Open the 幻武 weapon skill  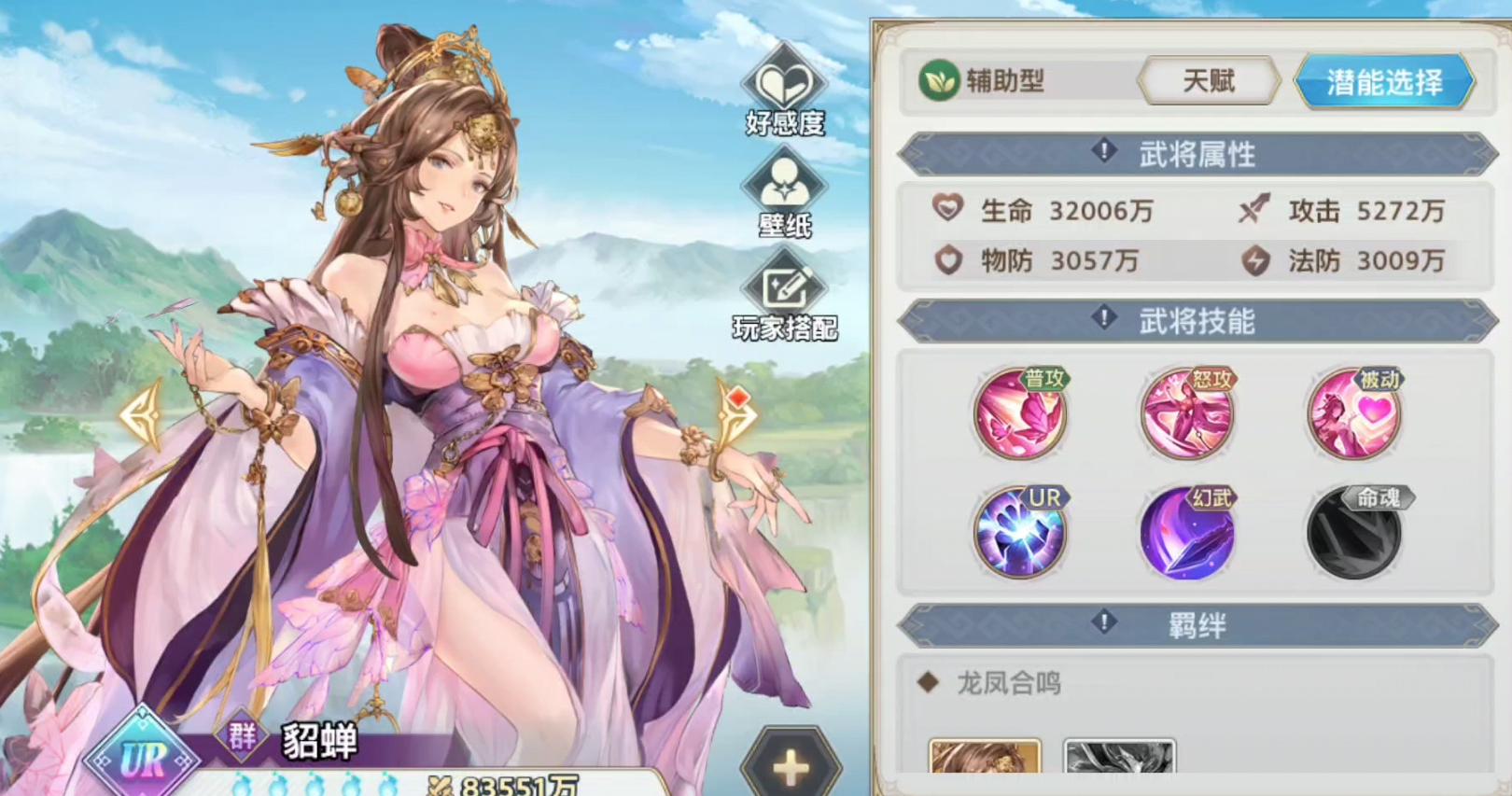(x=1187, y=533)
